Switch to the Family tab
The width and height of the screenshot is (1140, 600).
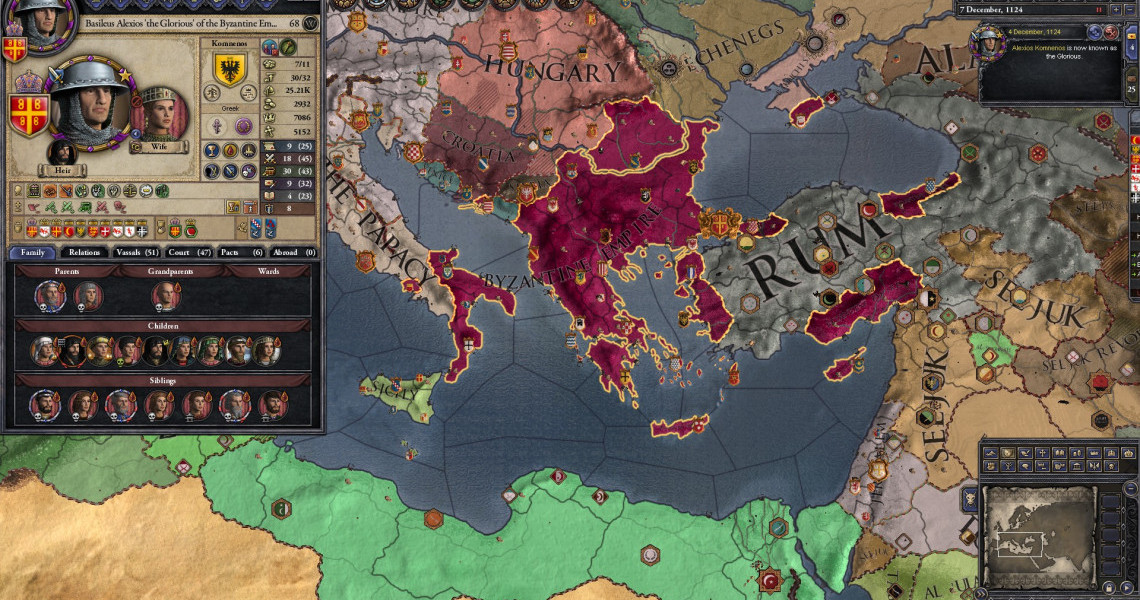(31, 252)
